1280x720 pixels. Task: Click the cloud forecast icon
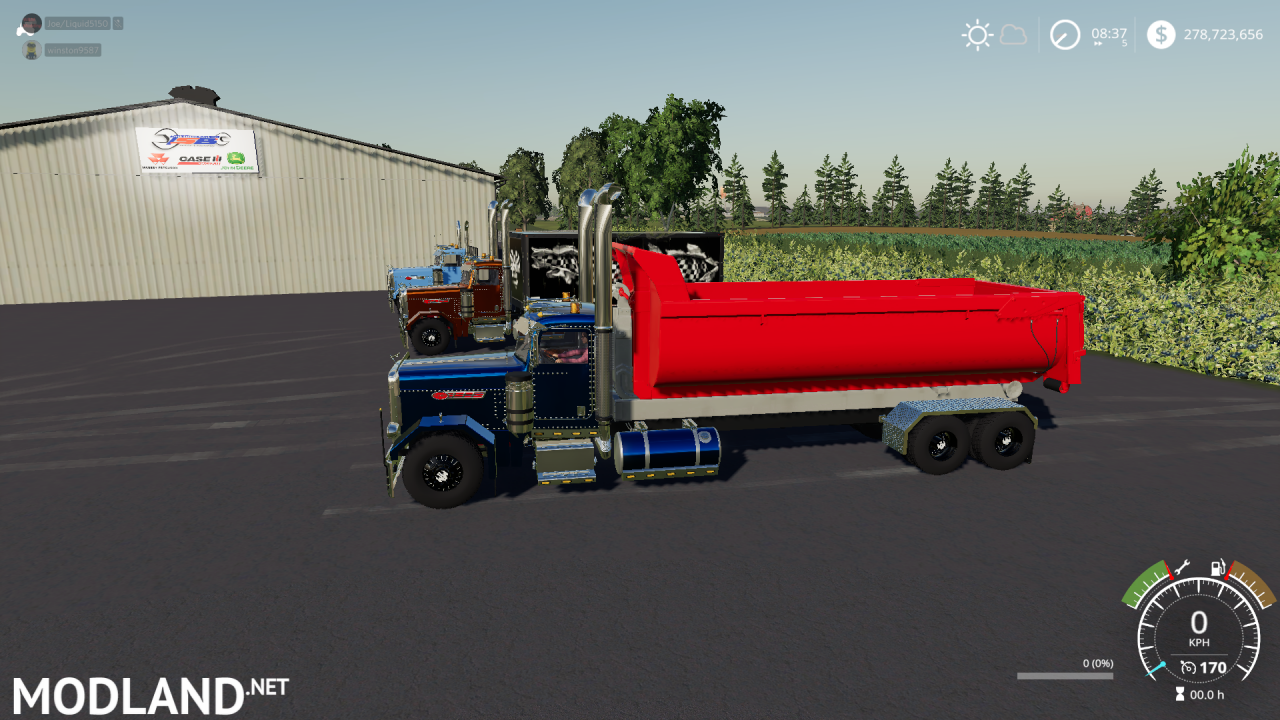[x=1013, y=34]
